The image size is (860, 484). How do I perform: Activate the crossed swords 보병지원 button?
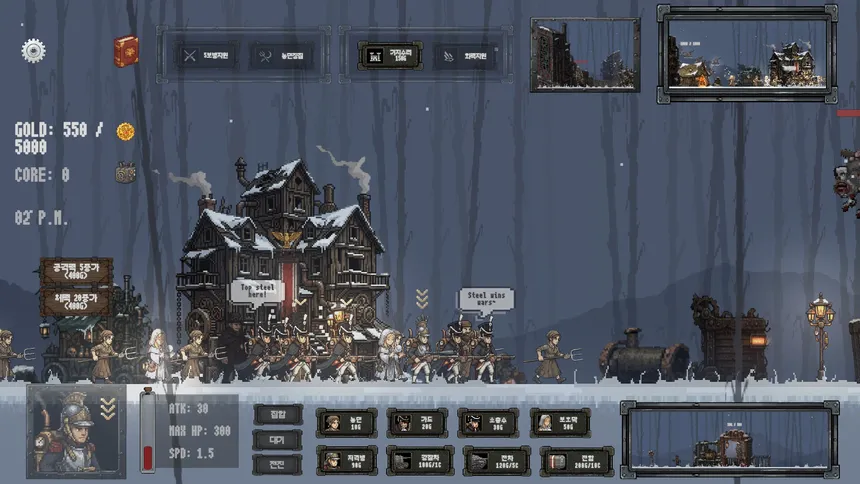click(x=207, y=56)
